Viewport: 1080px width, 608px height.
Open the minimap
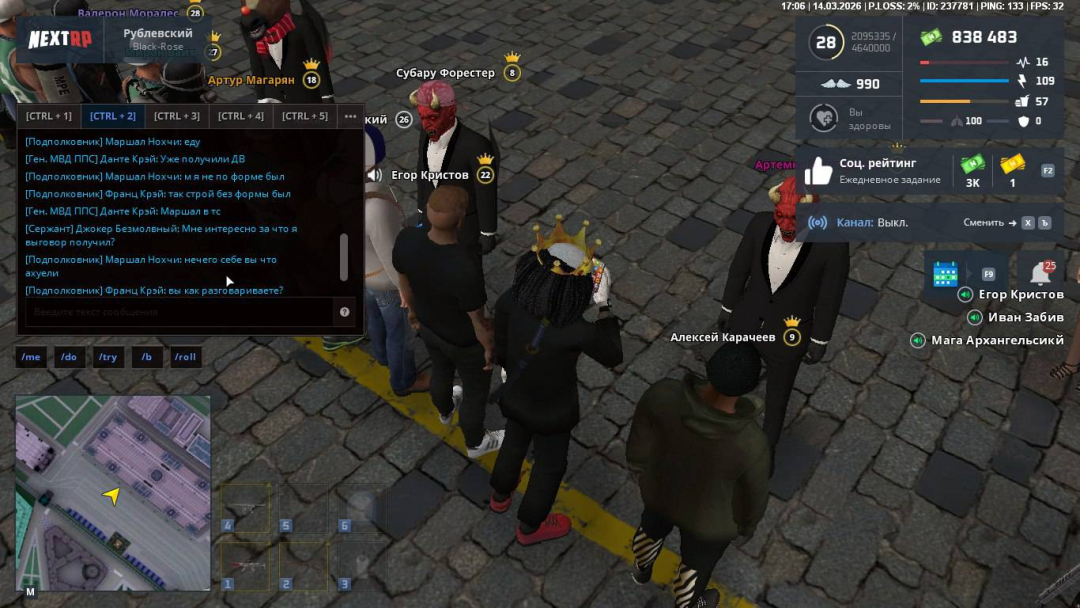[113, 492]
